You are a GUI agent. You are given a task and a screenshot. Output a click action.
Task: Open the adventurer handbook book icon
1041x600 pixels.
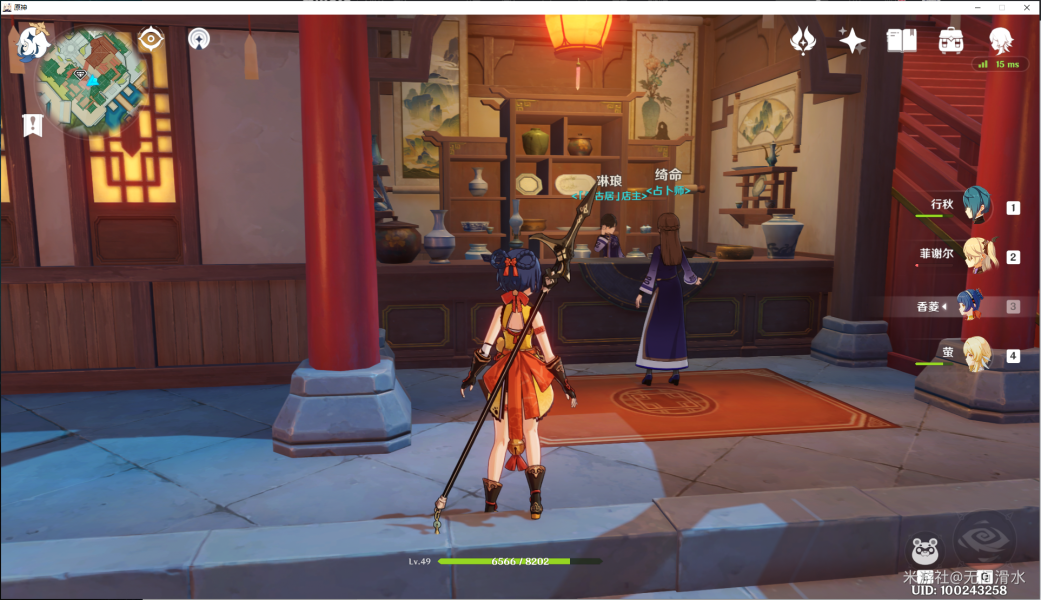[901, 40]
